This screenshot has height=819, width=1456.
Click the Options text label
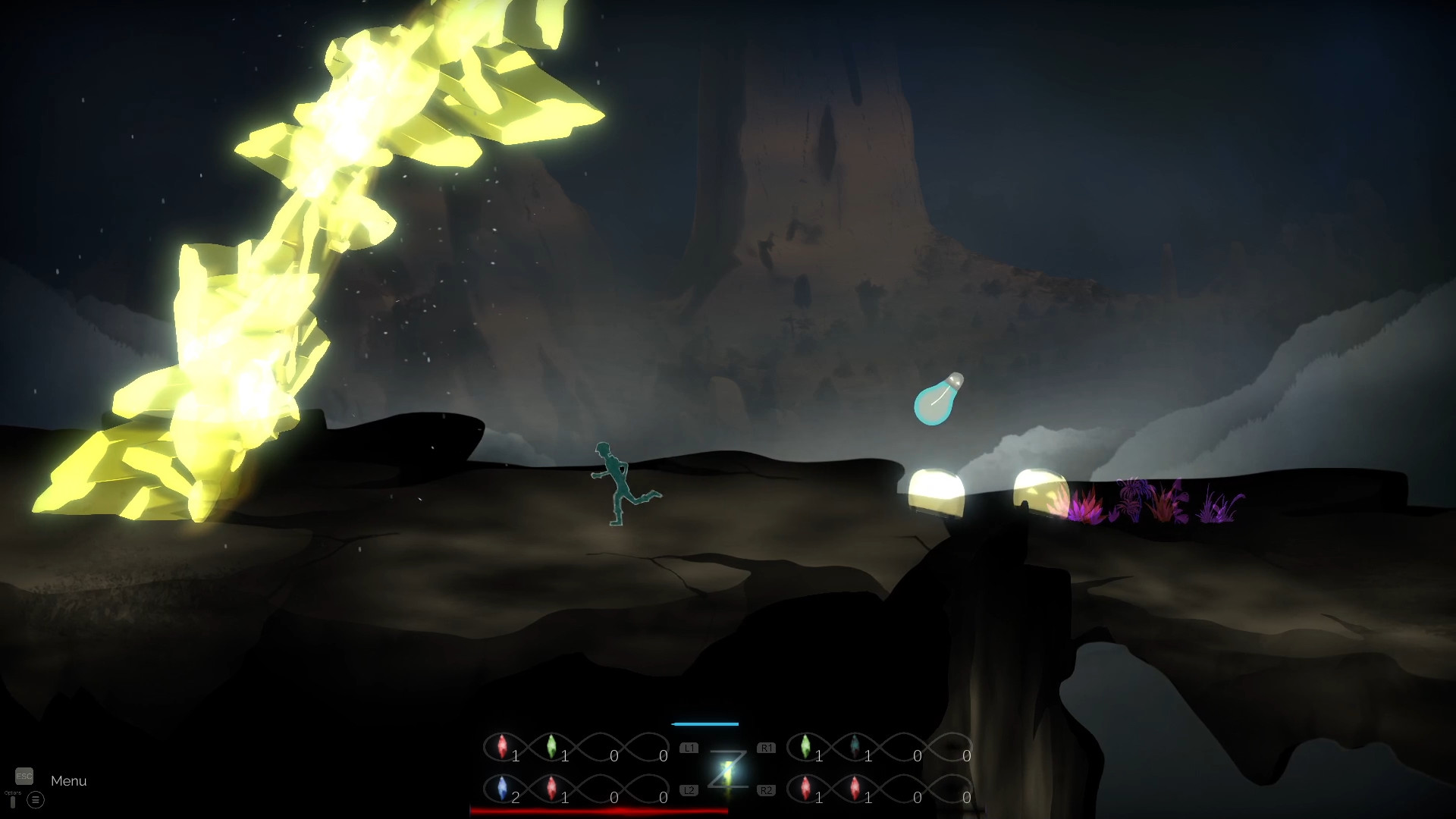[x=13, y=792]
